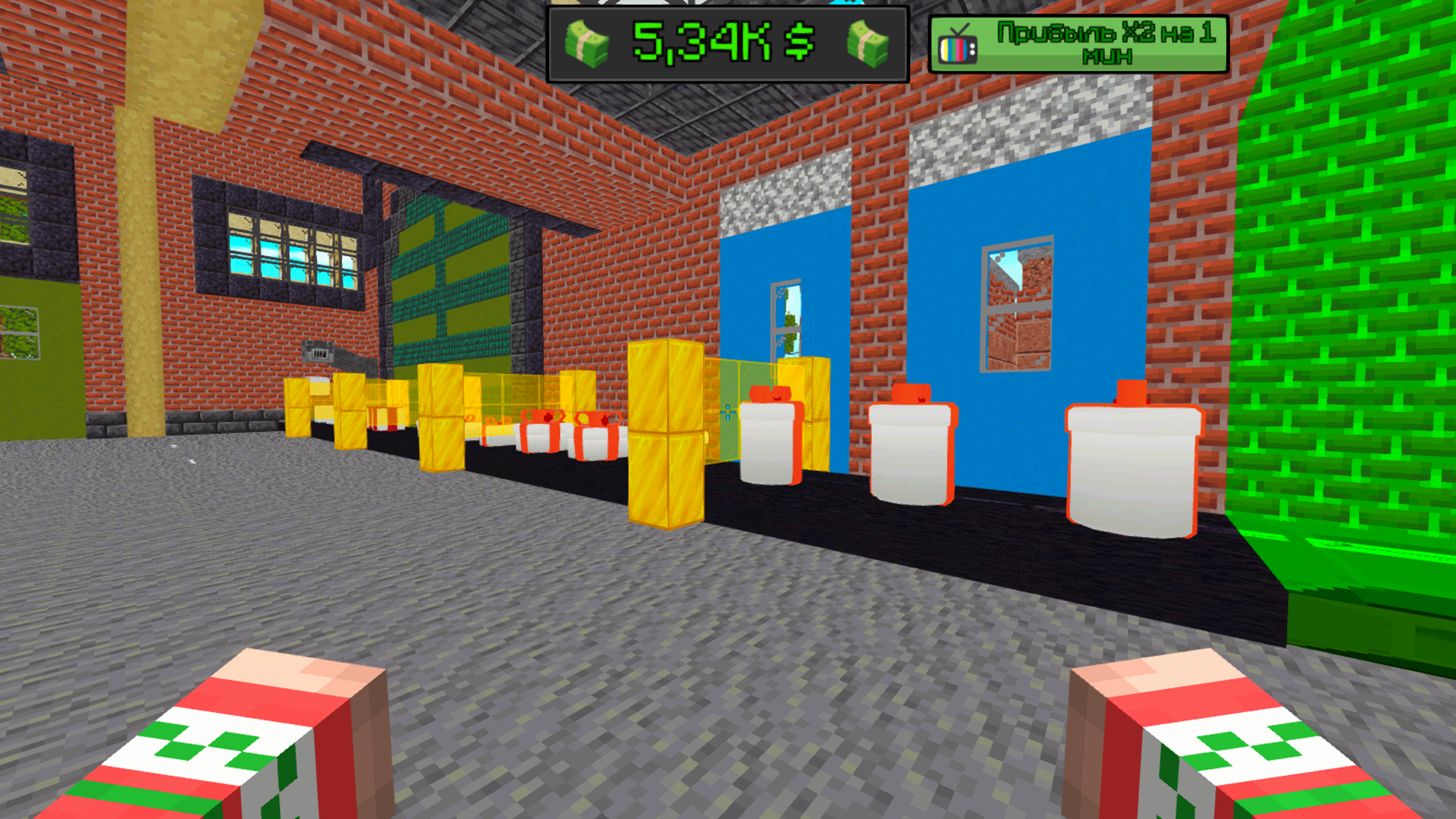
Task: Select the white jar near the green wall
Action: coord(1131,470)
